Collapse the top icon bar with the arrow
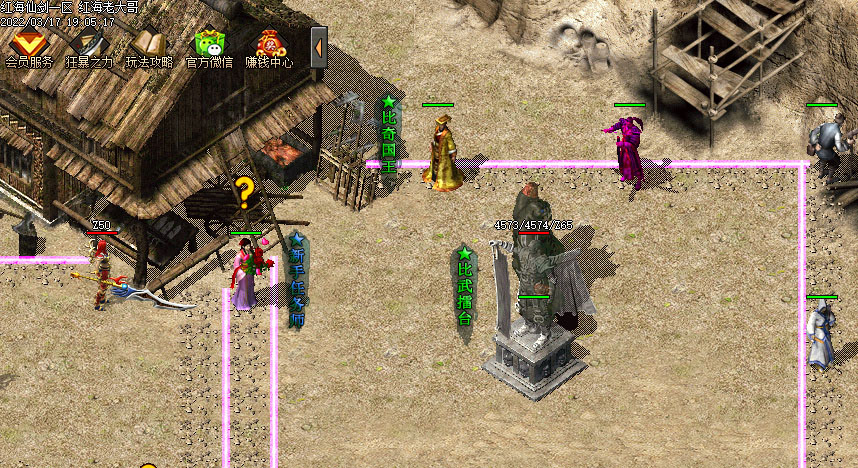This screenshot has width=858, height=468. 318,46
